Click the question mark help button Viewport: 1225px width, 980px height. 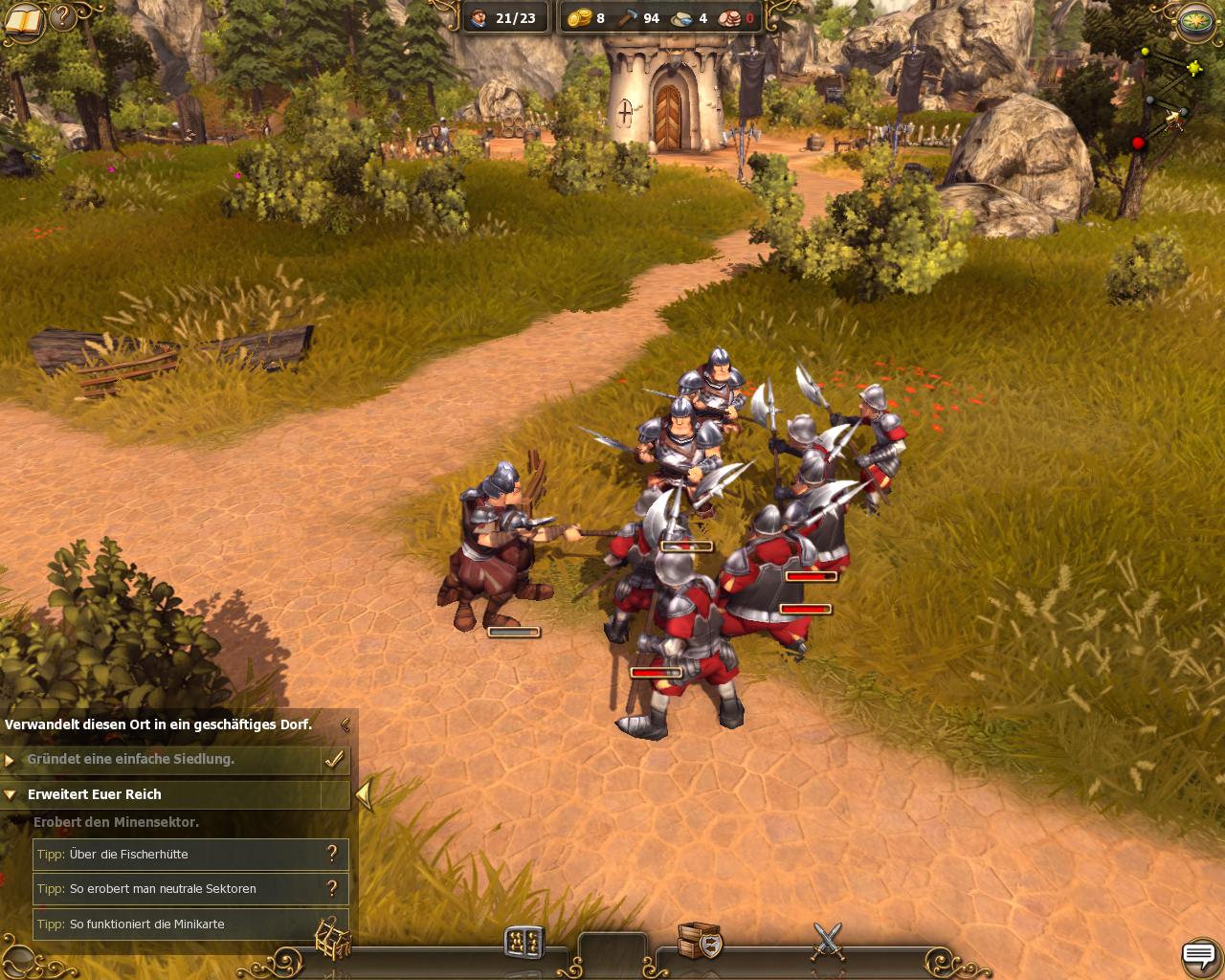tap(63, 16)
